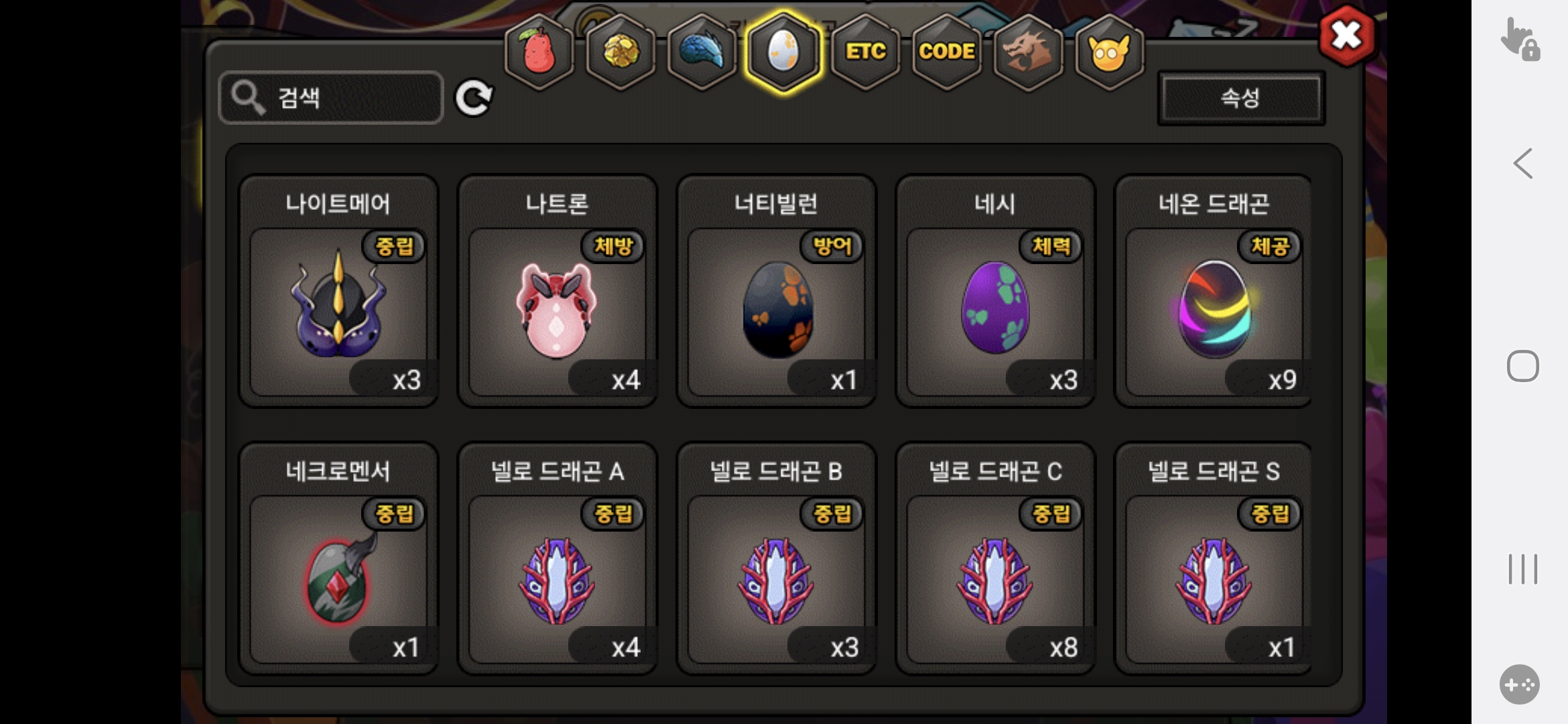Switch to the red fruit food tab
This screenshot has width=1568, height=724.
[x=539, y=52]
